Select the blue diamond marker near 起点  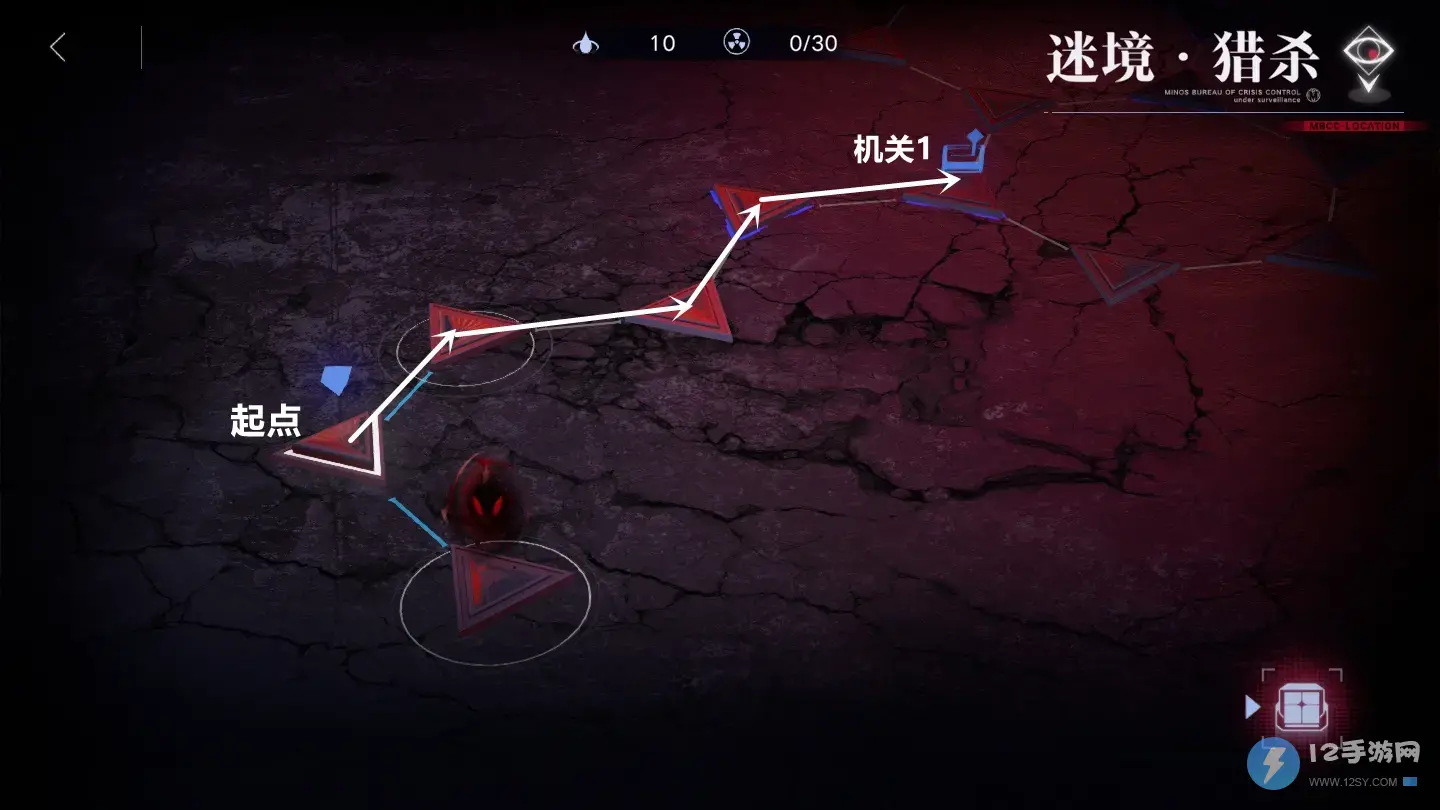pyautogui.click(x=337, y=379)
